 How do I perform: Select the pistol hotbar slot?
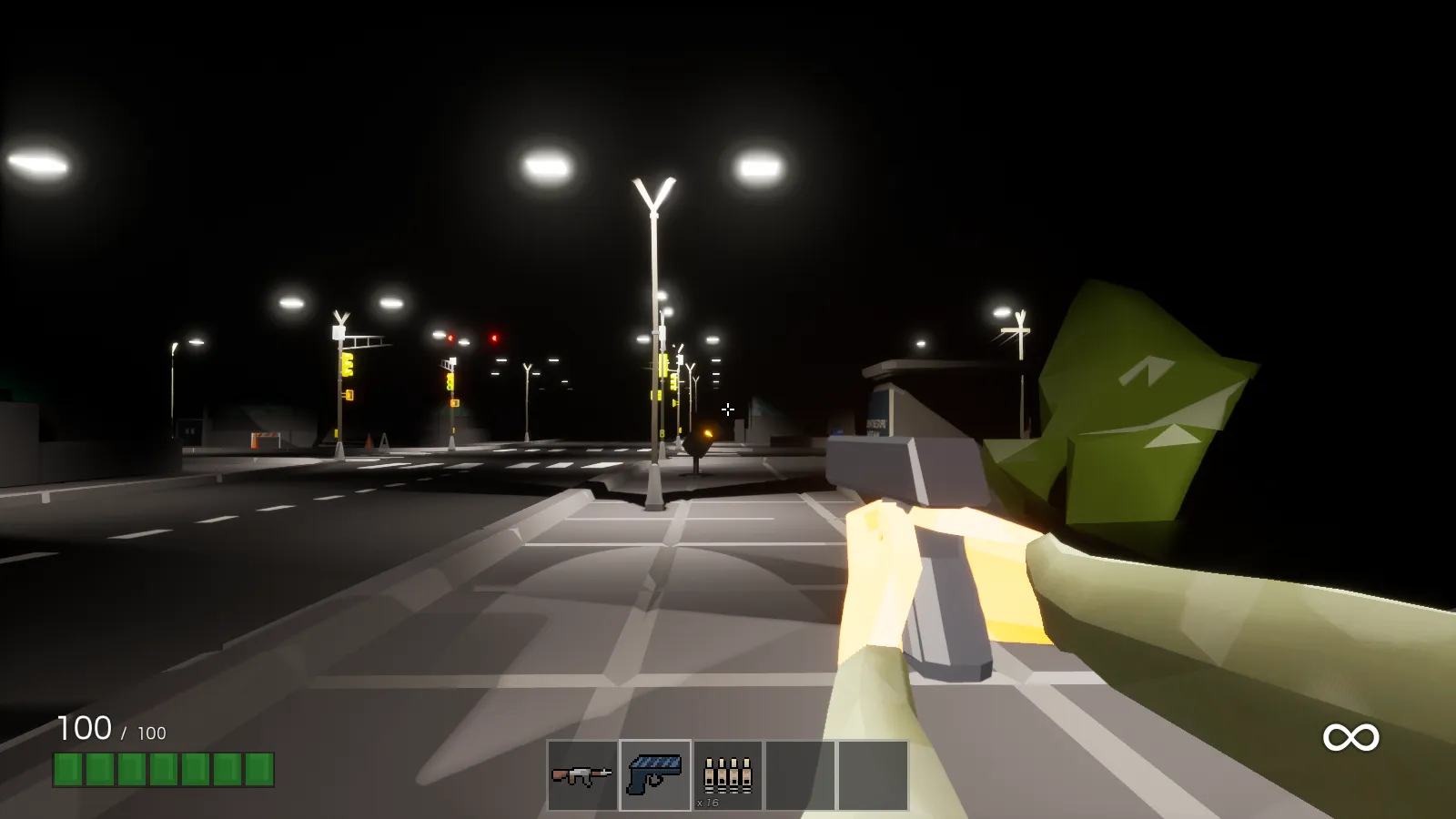(x=655, y=773)
